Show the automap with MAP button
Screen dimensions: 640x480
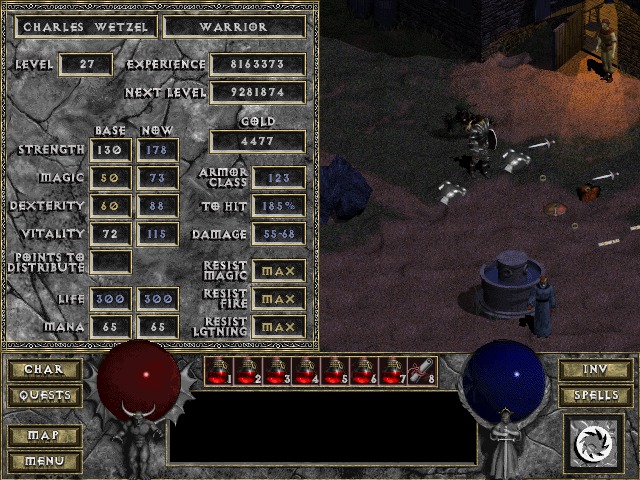(x=45, y=436)
